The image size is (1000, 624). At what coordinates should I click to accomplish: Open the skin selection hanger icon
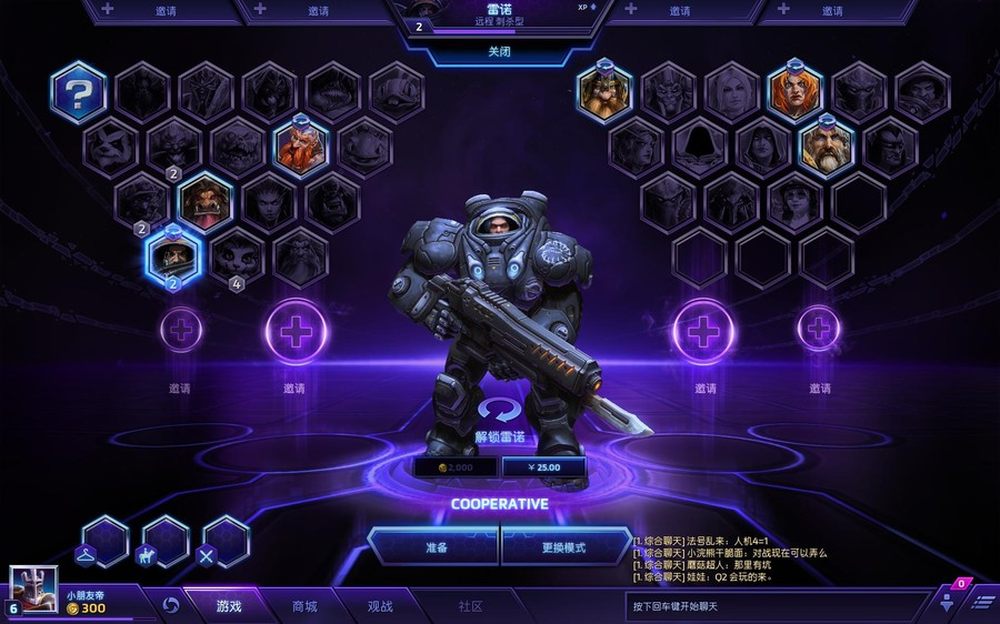[104, 542]
